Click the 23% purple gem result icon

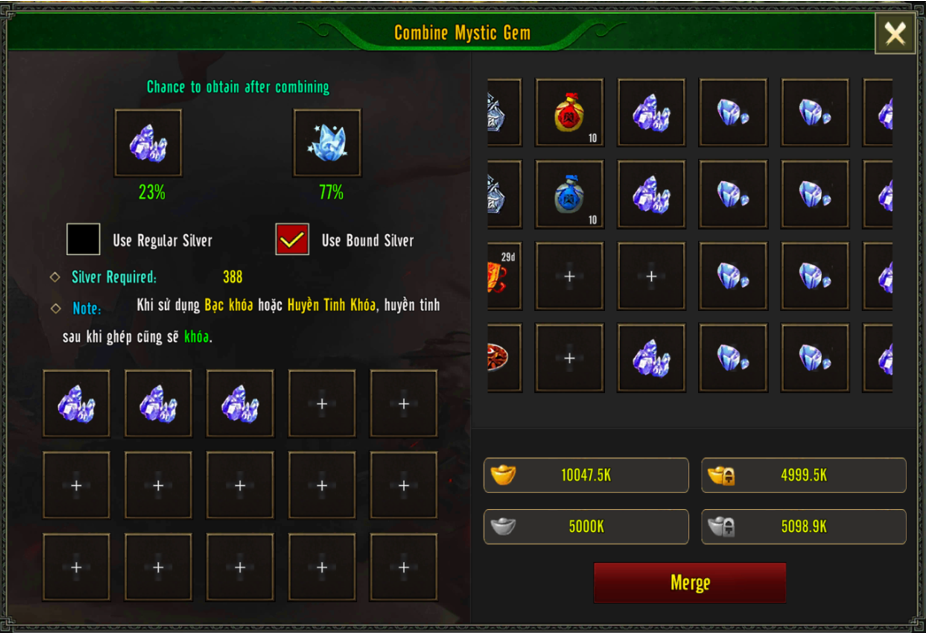point(148,143)
